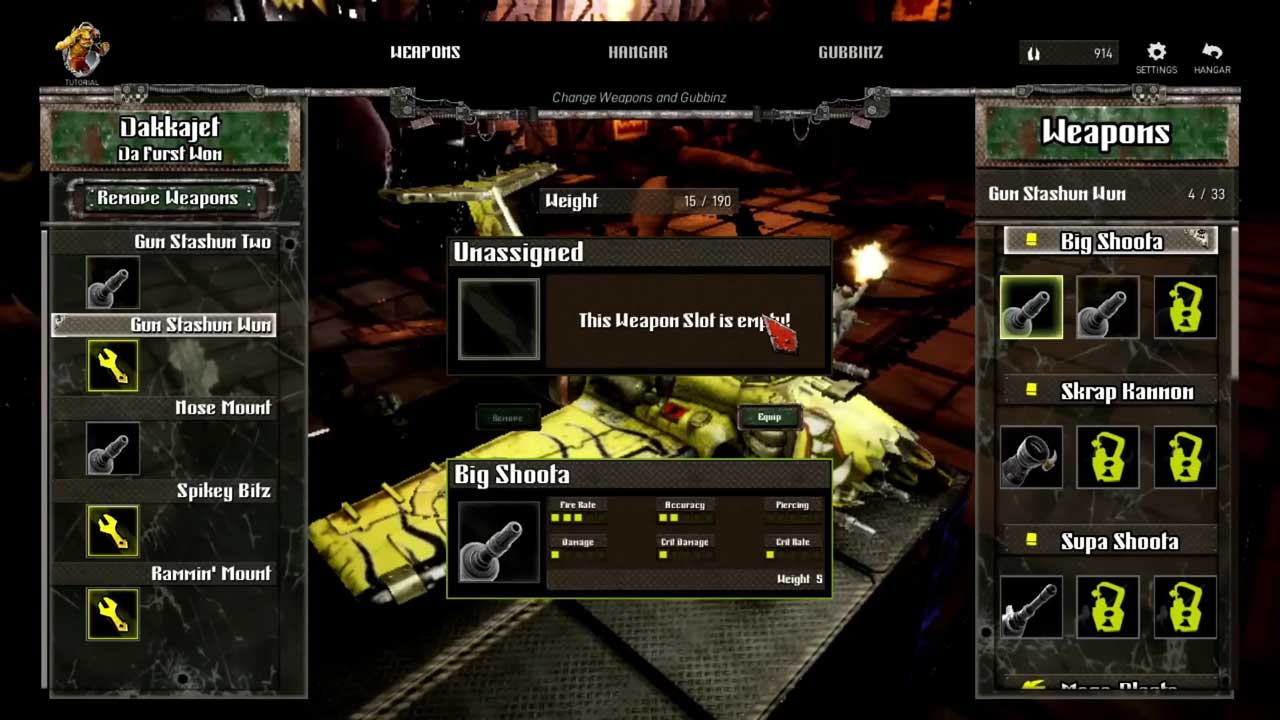Return to hangar with back arrow
1280x720 pixels.
coord(1212,57)
